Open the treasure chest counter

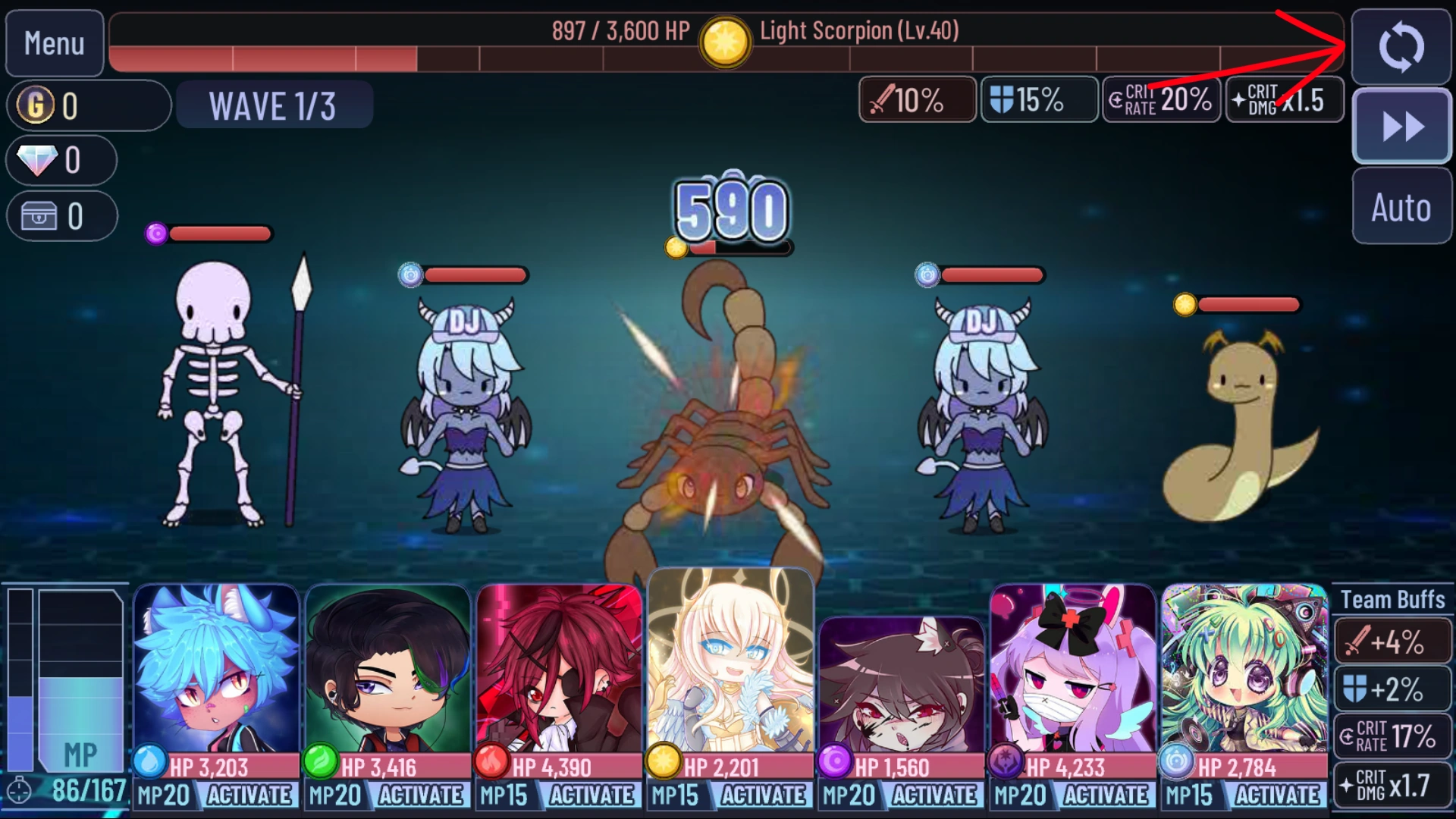click(x=62, y=215)
